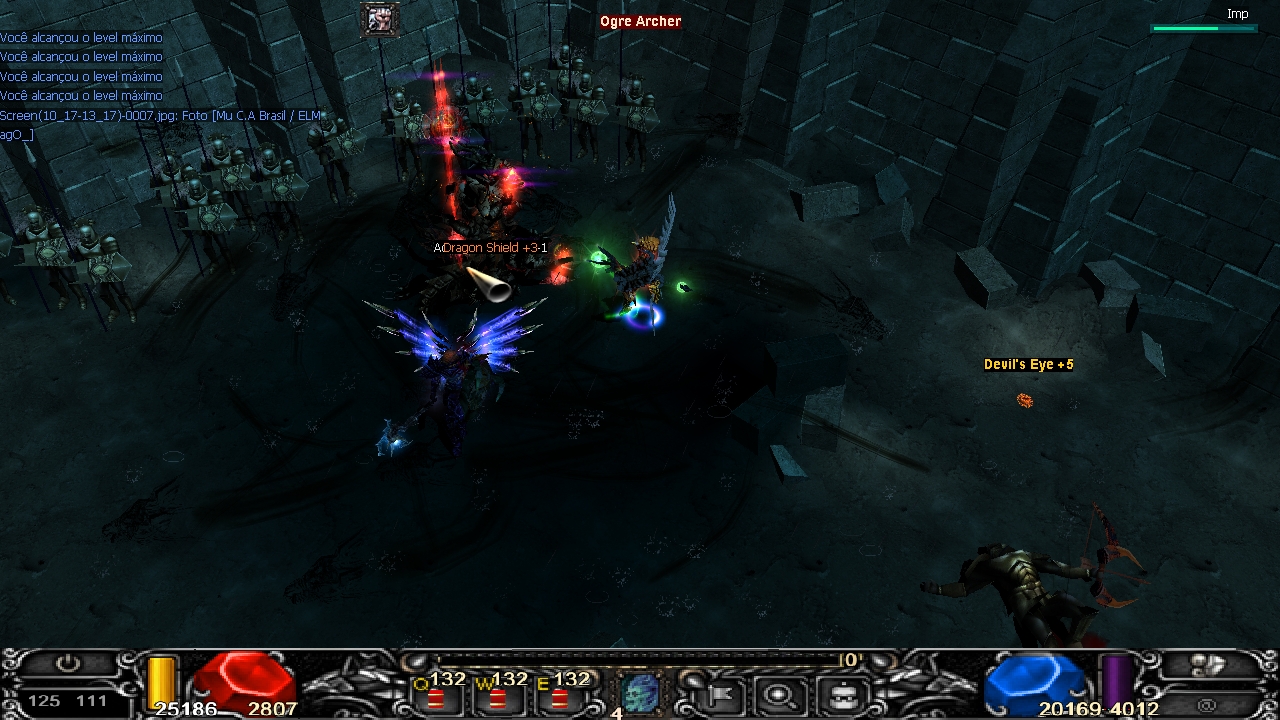Click the power button in the bottom bar
The width and height of the screenshot is (1280, 720).
[x=68, y=664]
